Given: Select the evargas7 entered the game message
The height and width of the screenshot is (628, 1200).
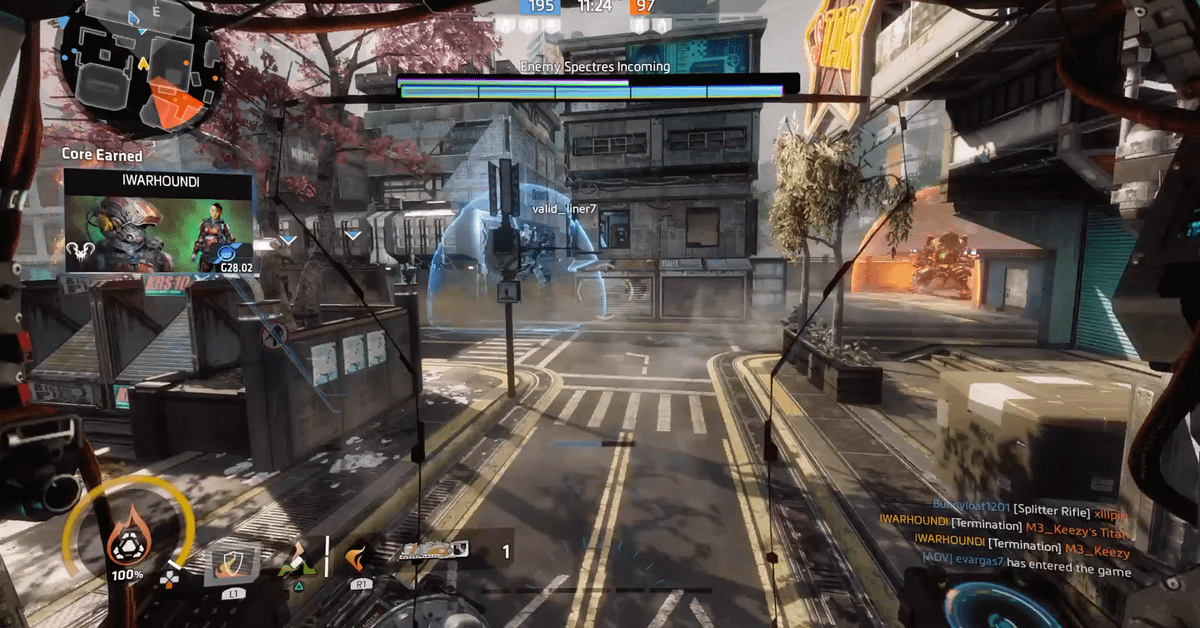Looking at the screenshot, I should tap(1026, 571).
